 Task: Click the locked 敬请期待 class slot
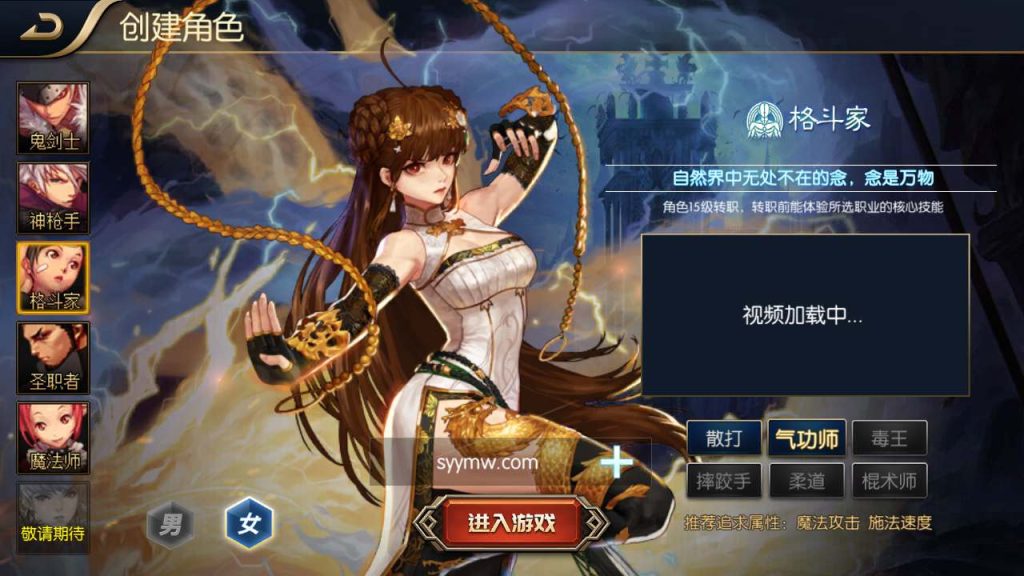click(x=53, y=518)
